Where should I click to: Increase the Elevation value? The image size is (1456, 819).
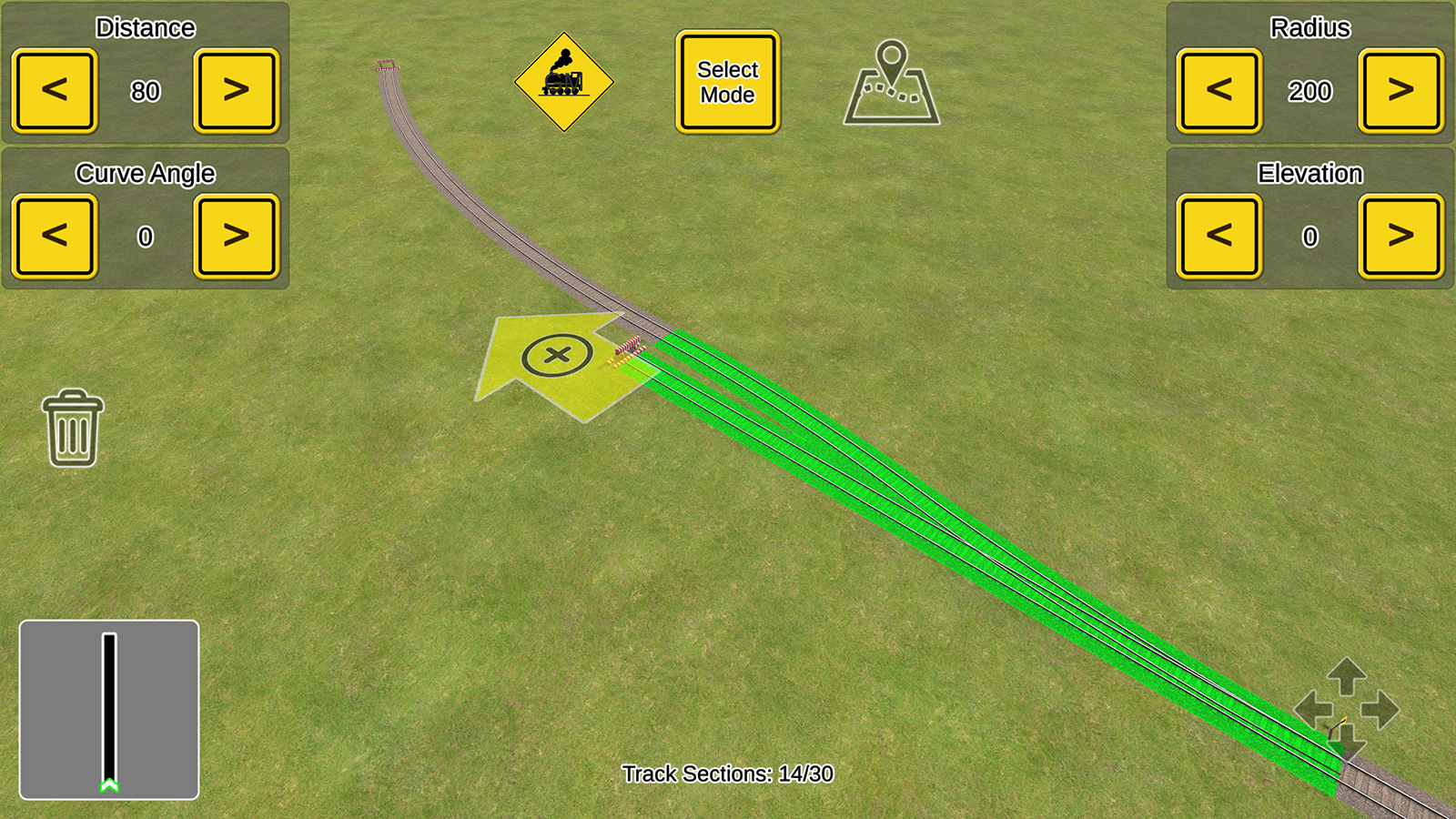[1401, 235]
